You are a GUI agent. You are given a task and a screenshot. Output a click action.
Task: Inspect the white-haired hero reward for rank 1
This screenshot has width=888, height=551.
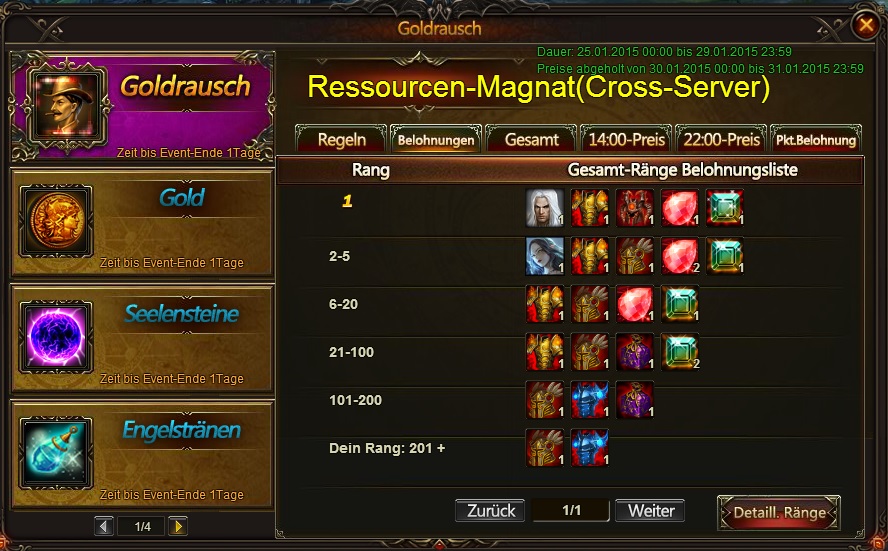click(x=545, y=207)
